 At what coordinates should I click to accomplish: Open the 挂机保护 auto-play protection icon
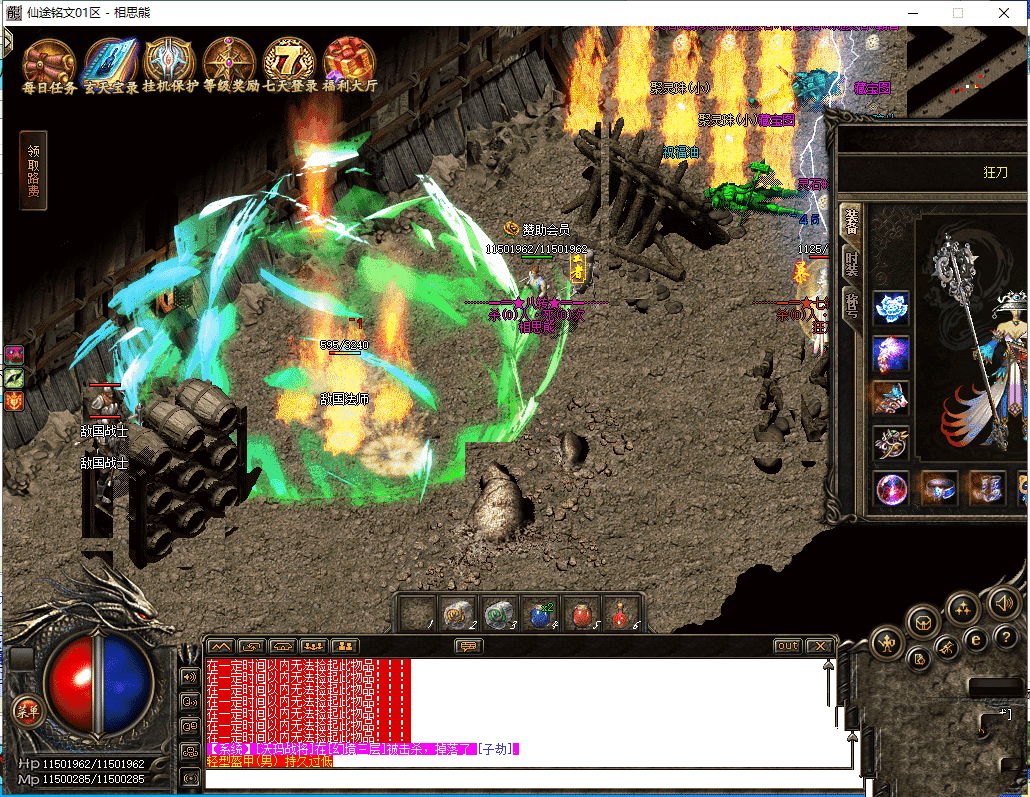[x=170, y=62]
